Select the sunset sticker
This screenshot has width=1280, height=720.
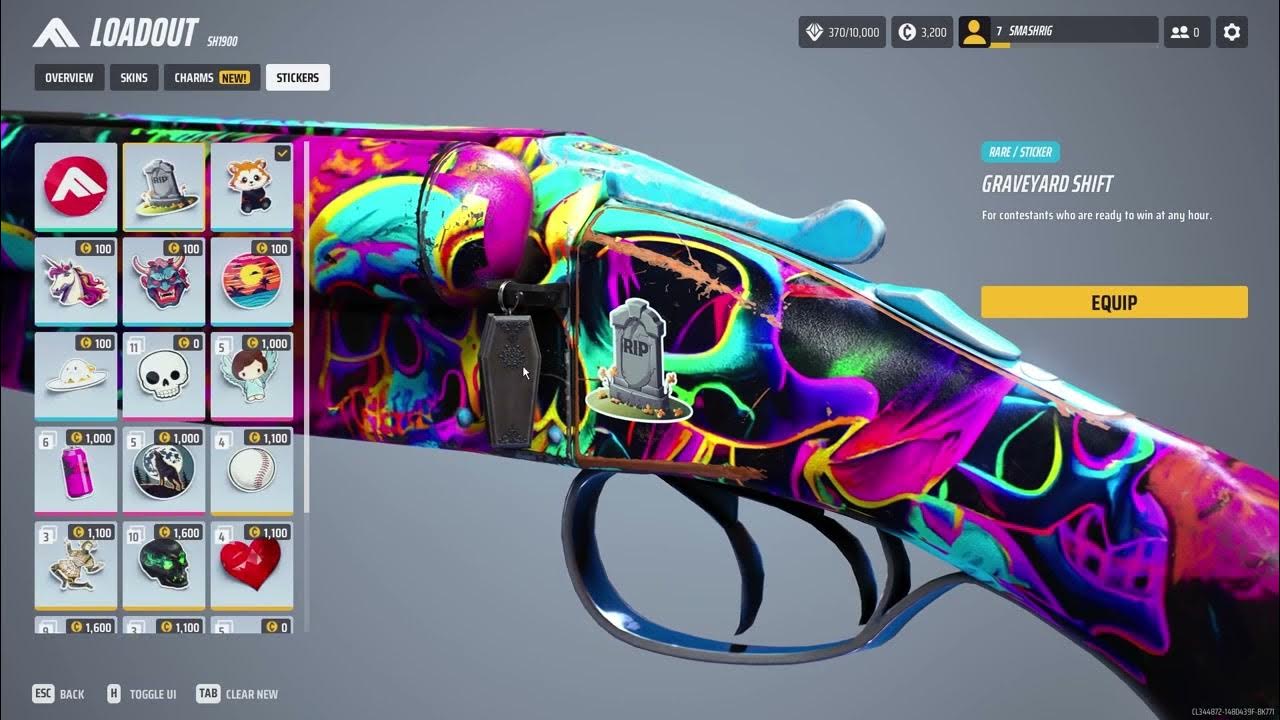pyautogui.click(x=252, y=281)
